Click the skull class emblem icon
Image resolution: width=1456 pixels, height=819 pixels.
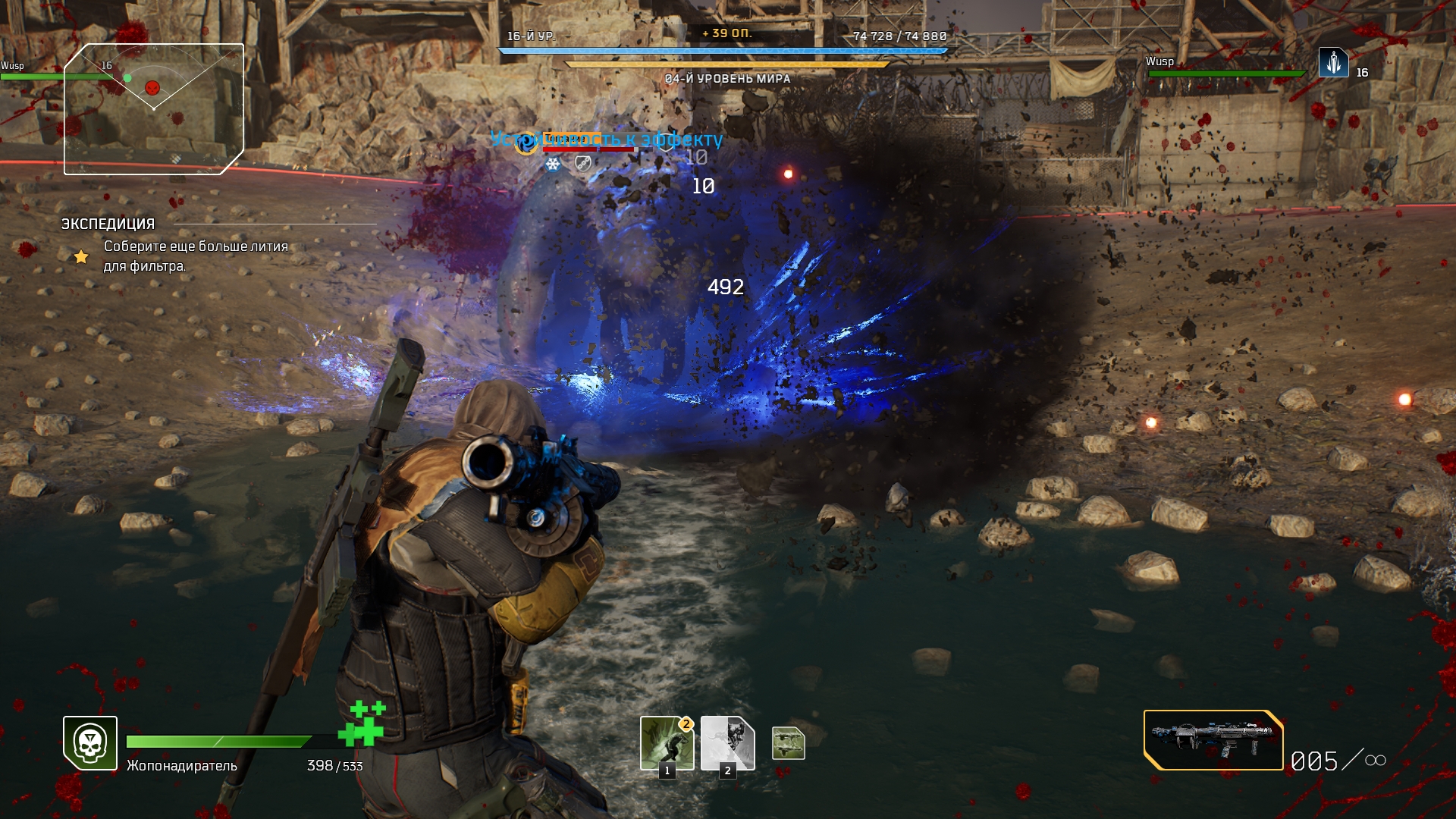[90, 743]
